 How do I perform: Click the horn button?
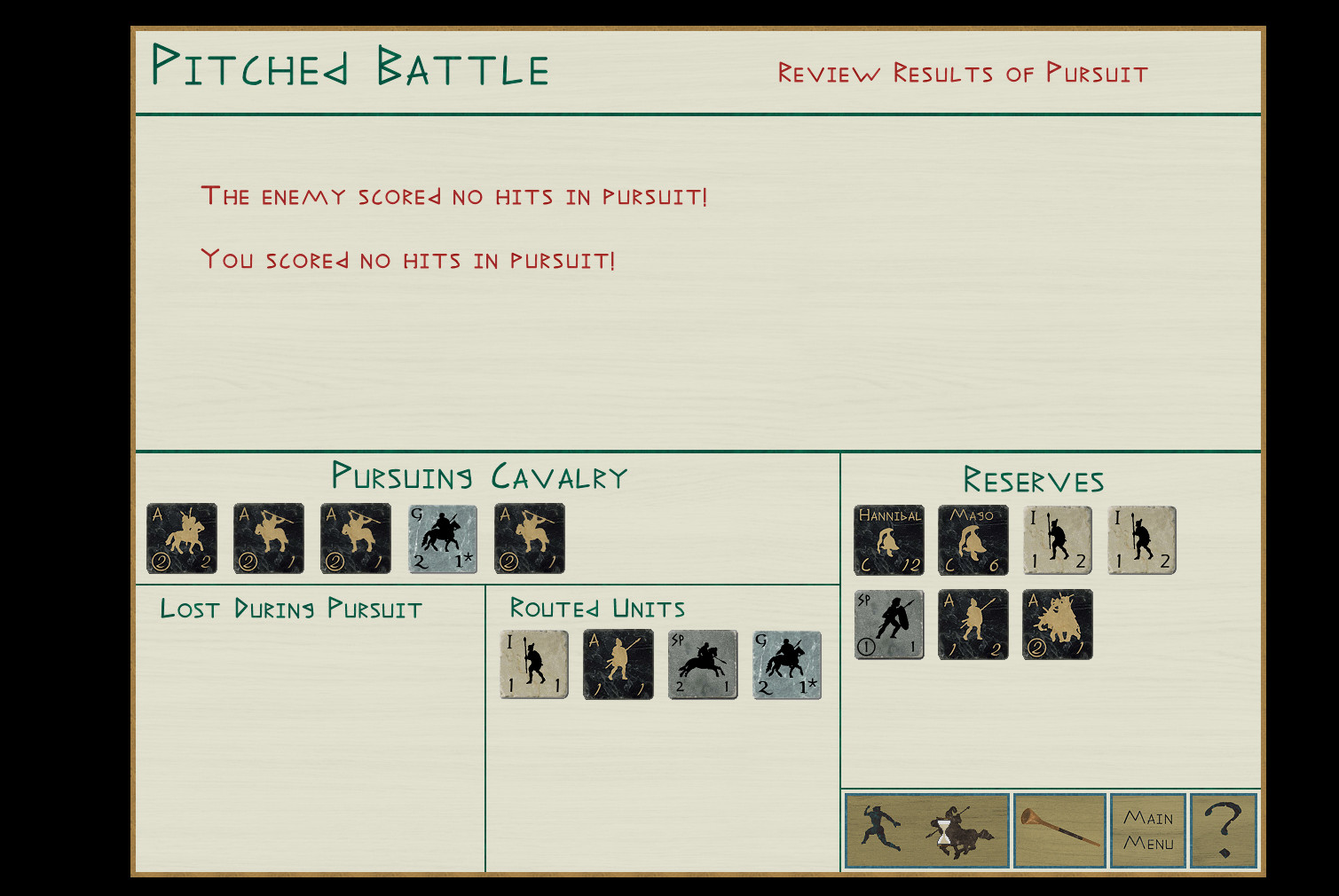pyautogui.click(x=1059, y=830)
